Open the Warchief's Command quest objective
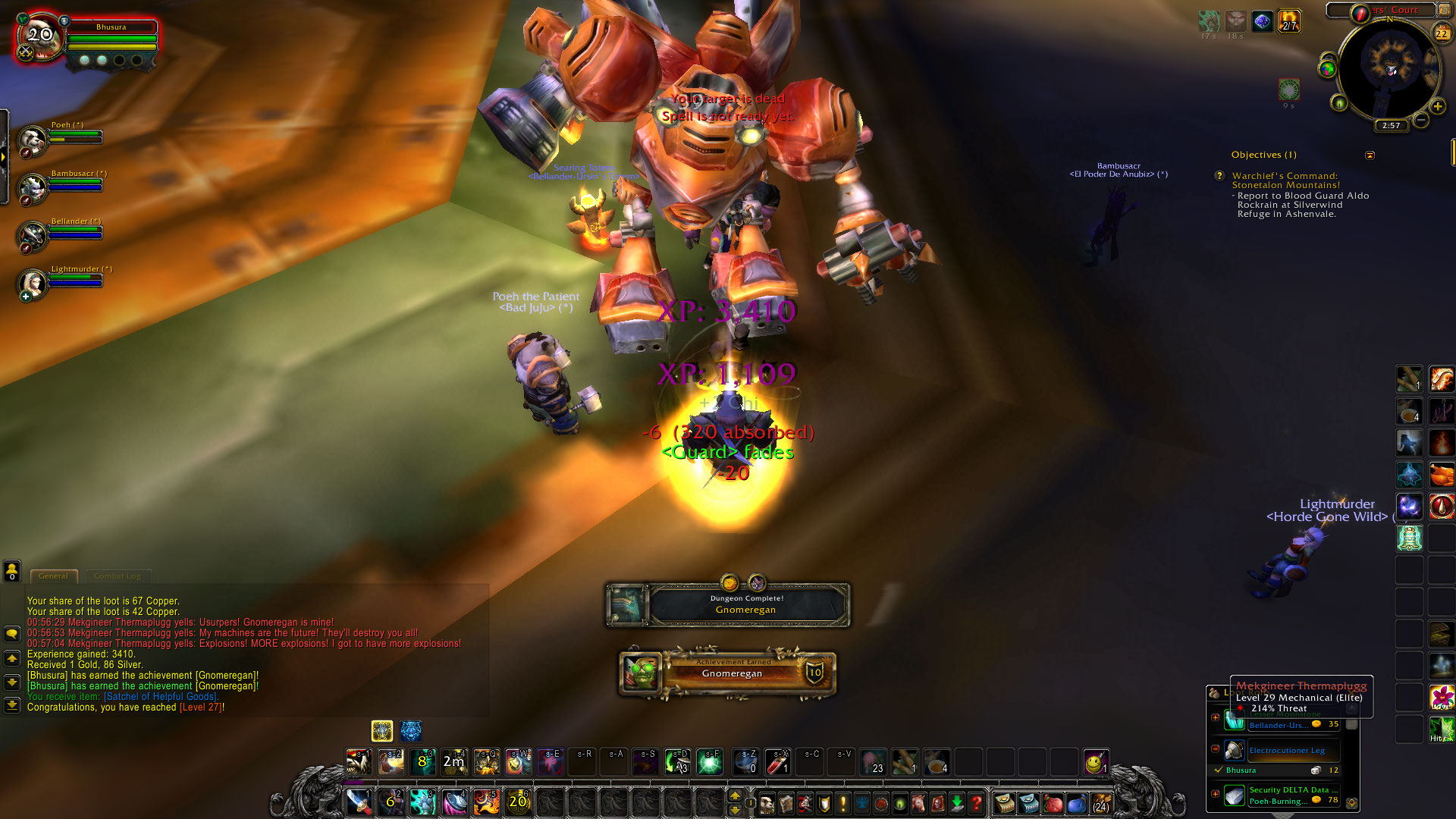This screenshot has height=819, width=1456. 1285,180
